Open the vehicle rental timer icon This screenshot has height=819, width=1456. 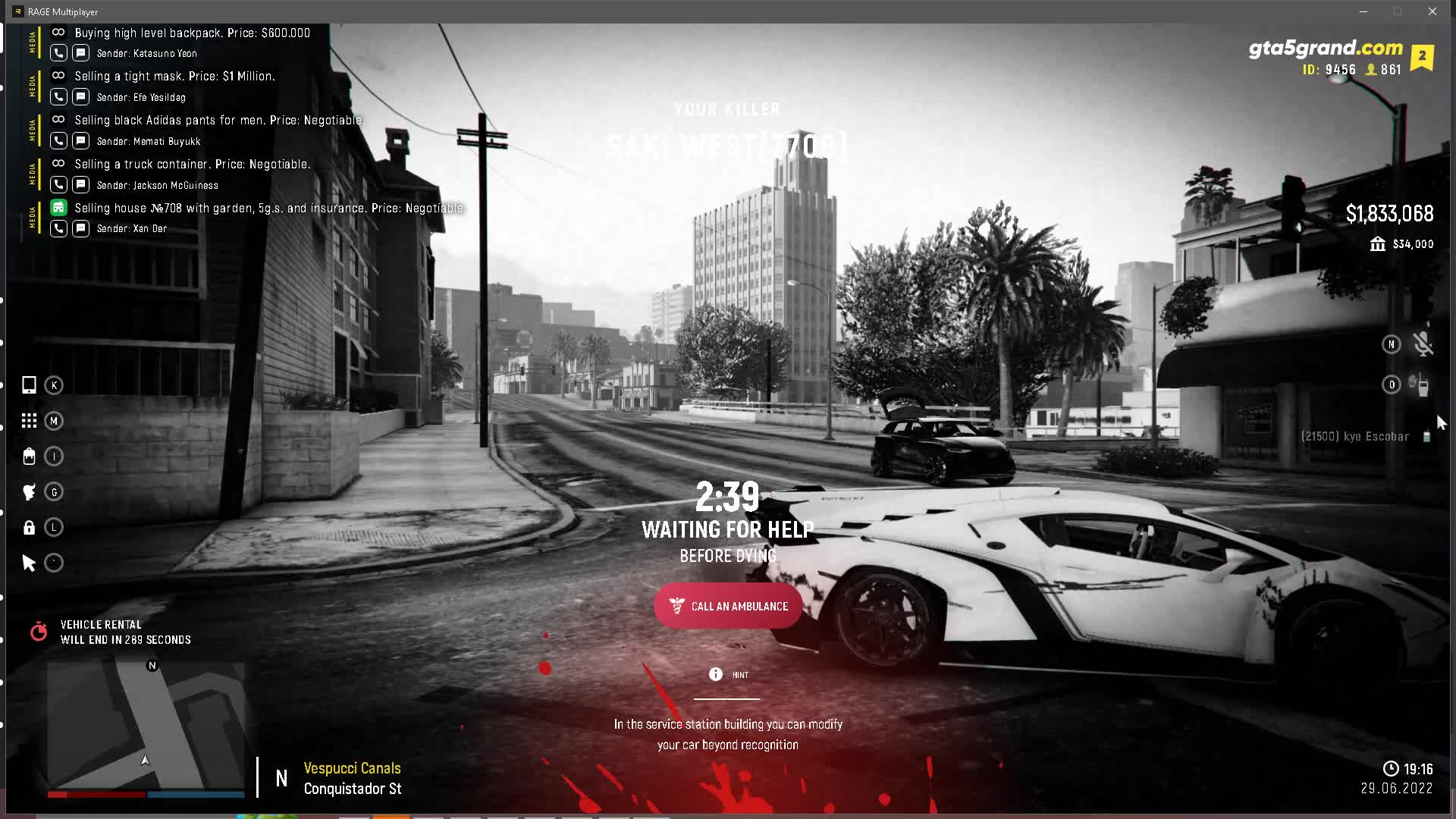39,632
